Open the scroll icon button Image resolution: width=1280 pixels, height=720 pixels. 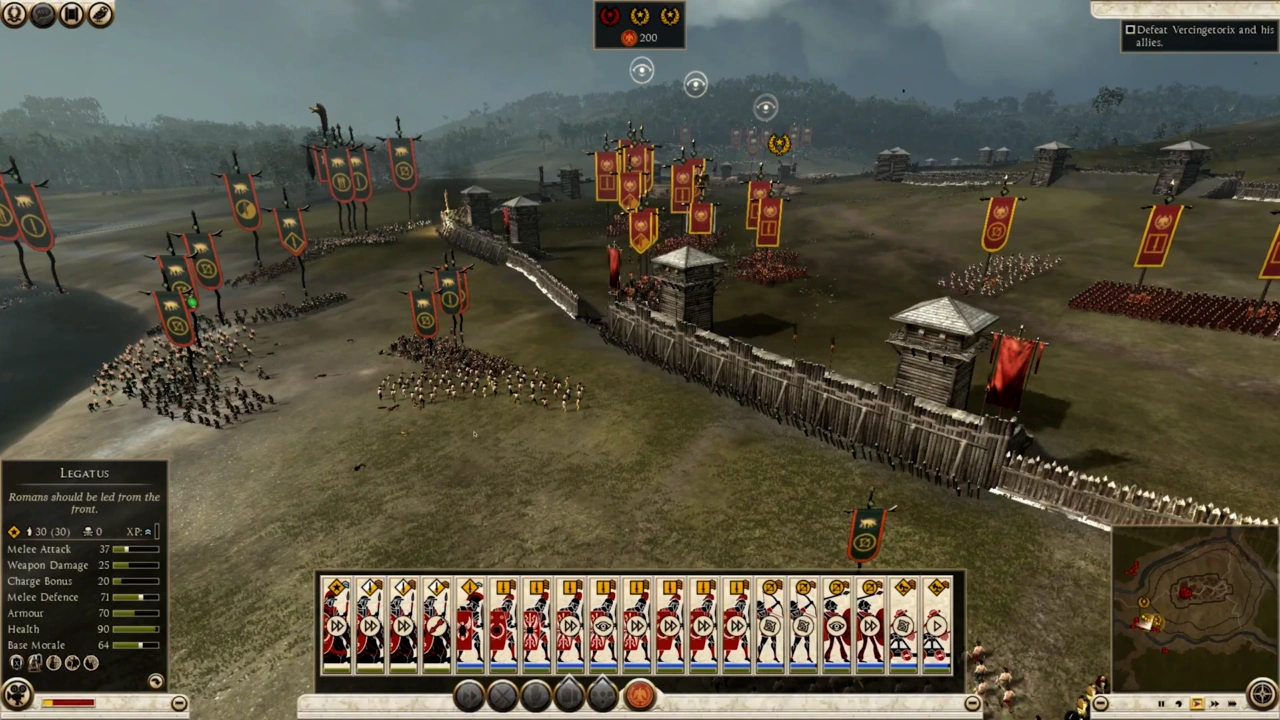coord(71,14)
